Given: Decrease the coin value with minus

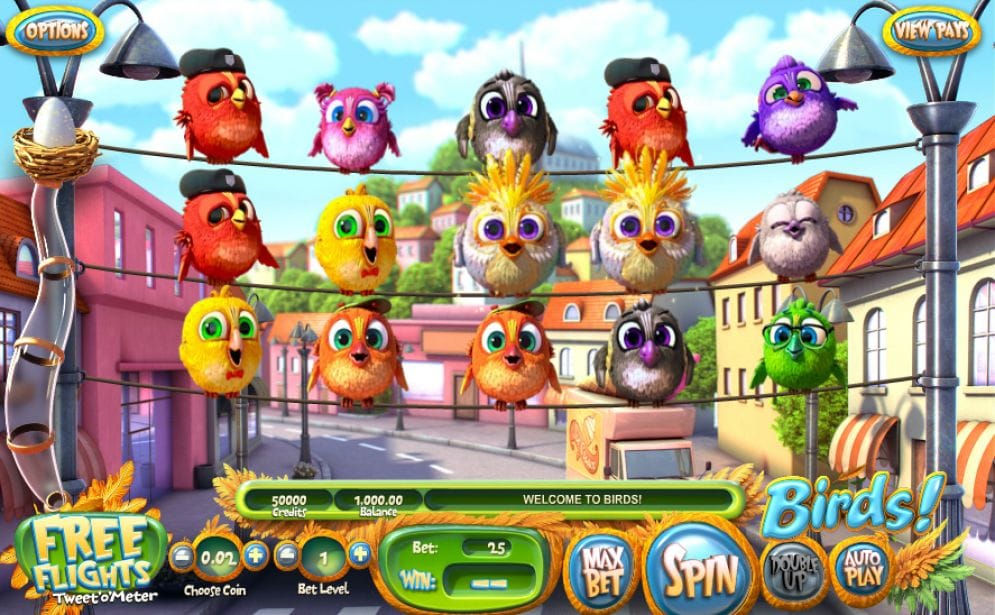Looking at the screenshot, I should (x=183, y=556).
